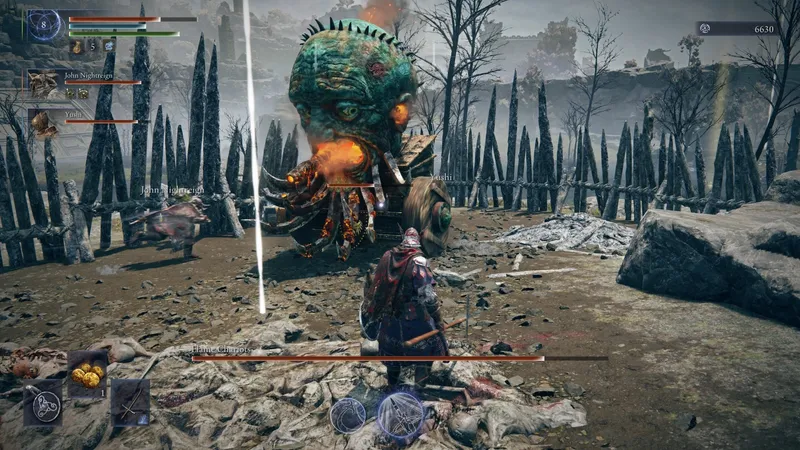Select the level 8 emblem icon
Viewport: 800px width, 450px height.
tap(43, 25)
